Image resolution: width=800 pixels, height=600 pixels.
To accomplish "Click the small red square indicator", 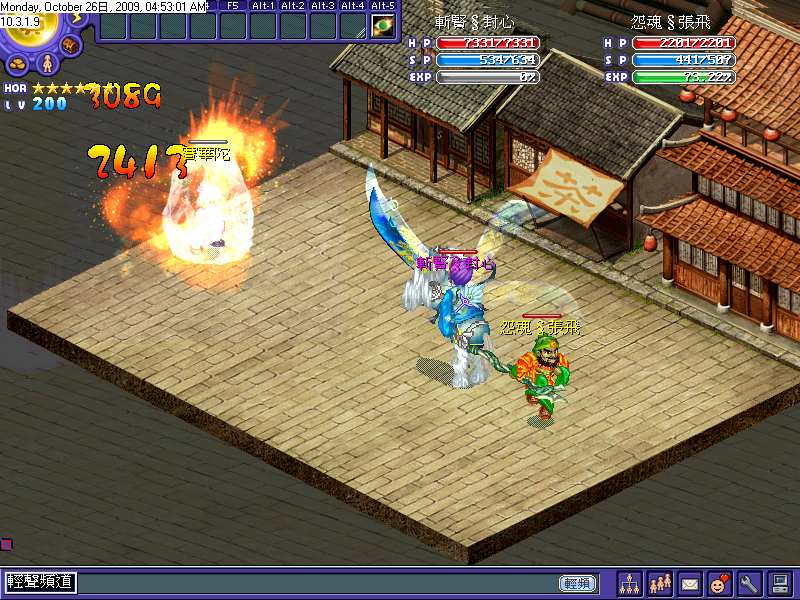I will (x=6, y=544).
